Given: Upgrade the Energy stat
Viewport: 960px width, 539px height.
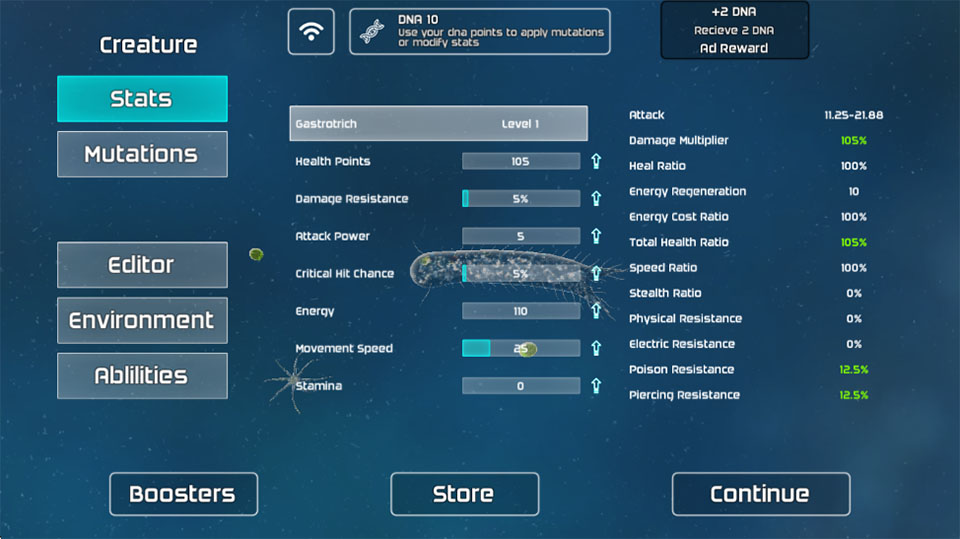Looking at the screenshot, I should [596, 311].
